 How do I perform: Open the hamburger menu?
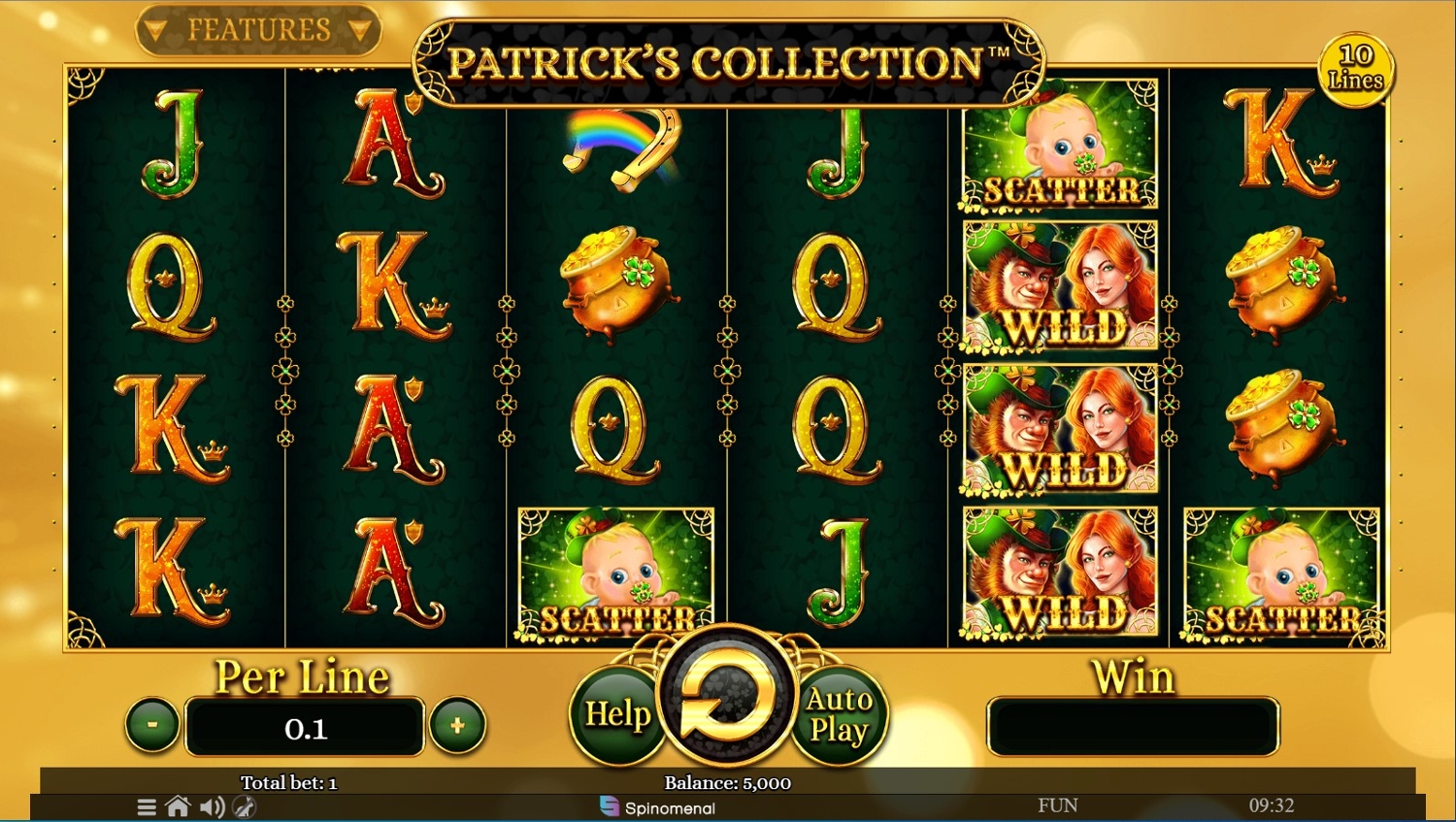[147, 806]
